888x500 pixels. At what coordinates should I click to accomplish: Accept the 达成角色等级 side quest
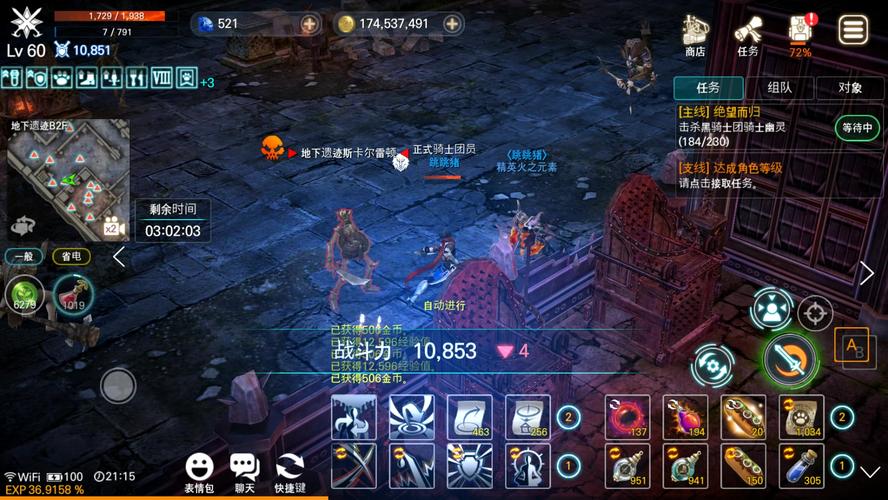[750, 175]
